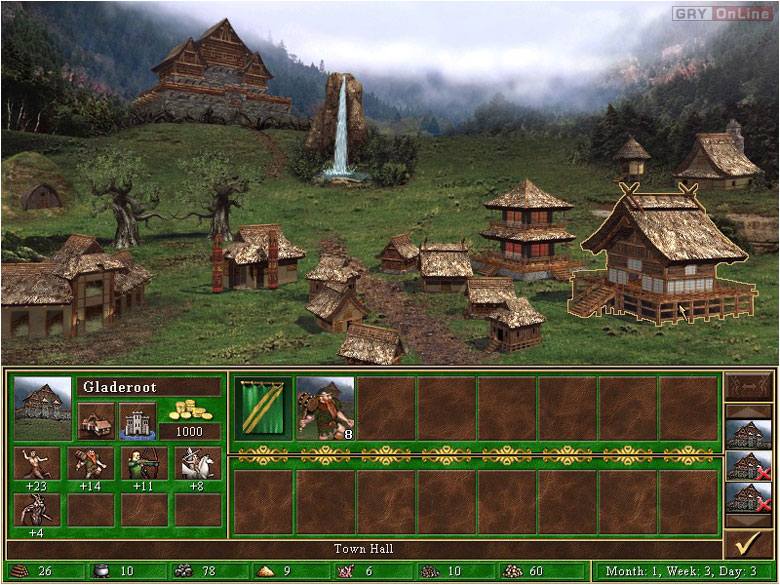Image resolution: width=780 pixels, height=585 pixels.
Task: Choose the elf archer with +11 growth
Action: click(143, 463)
